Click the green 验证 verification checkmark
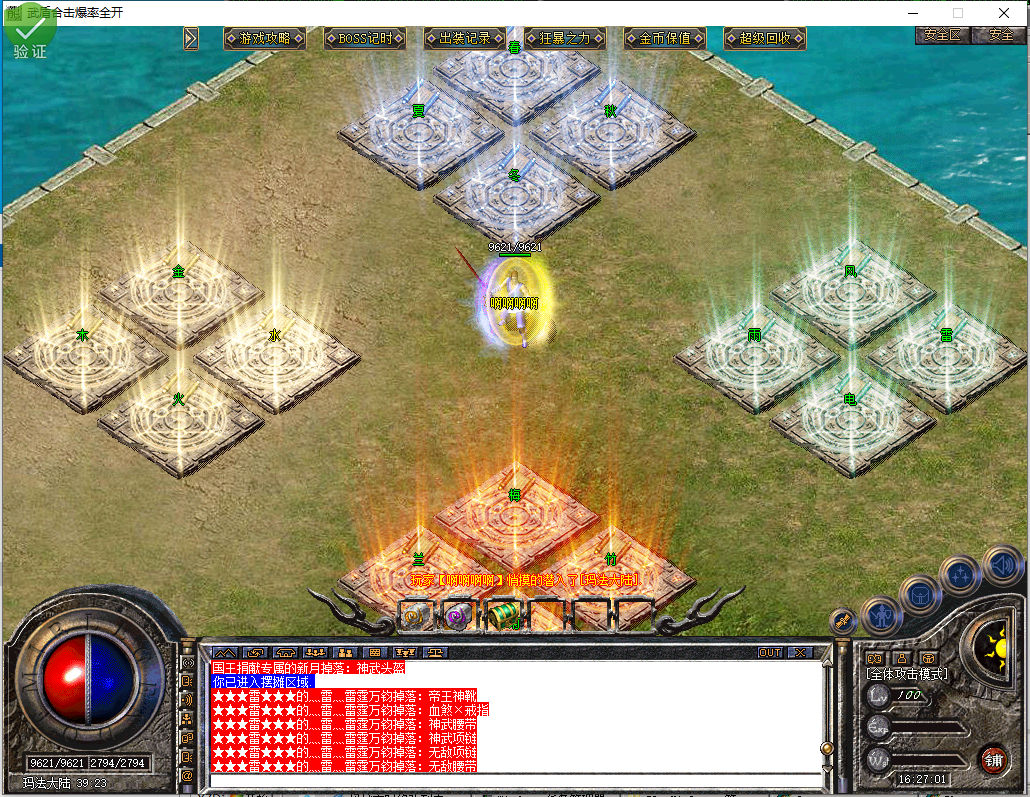The width and height of the screenshot is (1030, 797). (x=30, y=33)
